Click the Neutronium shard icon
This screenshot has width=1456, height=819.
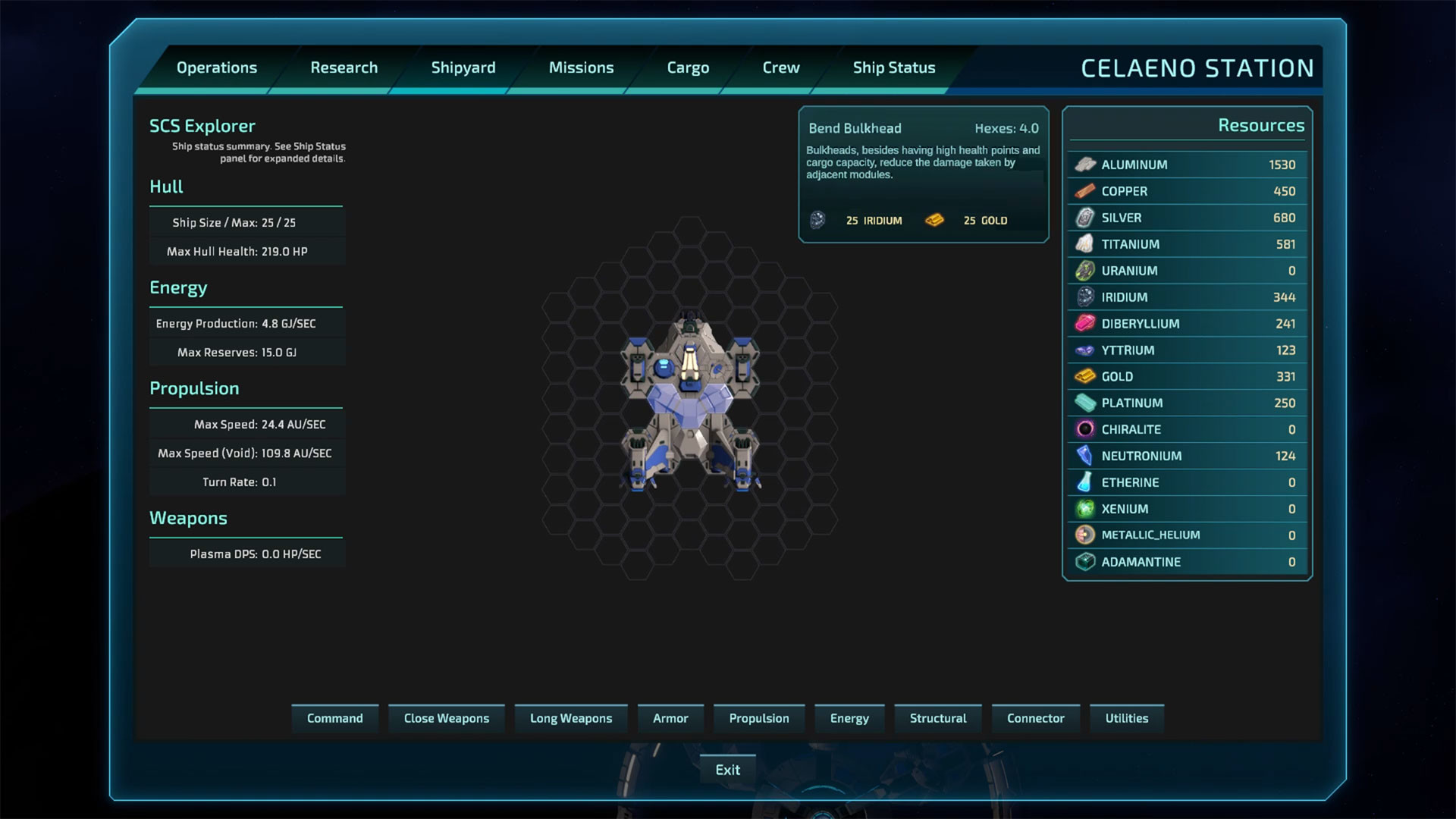coord(1086,456)
